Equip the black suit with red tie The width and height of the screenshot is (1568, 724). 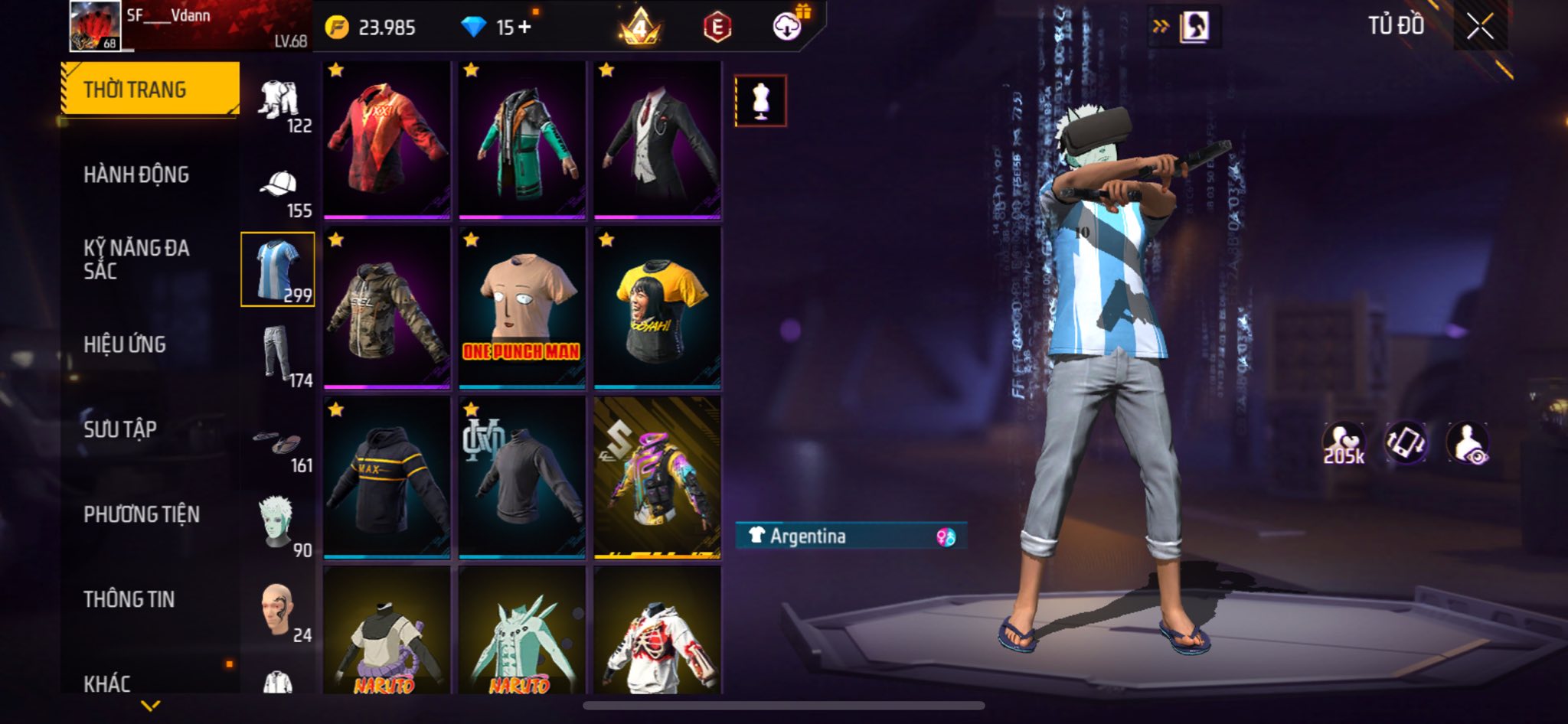[x=657, y=139]
